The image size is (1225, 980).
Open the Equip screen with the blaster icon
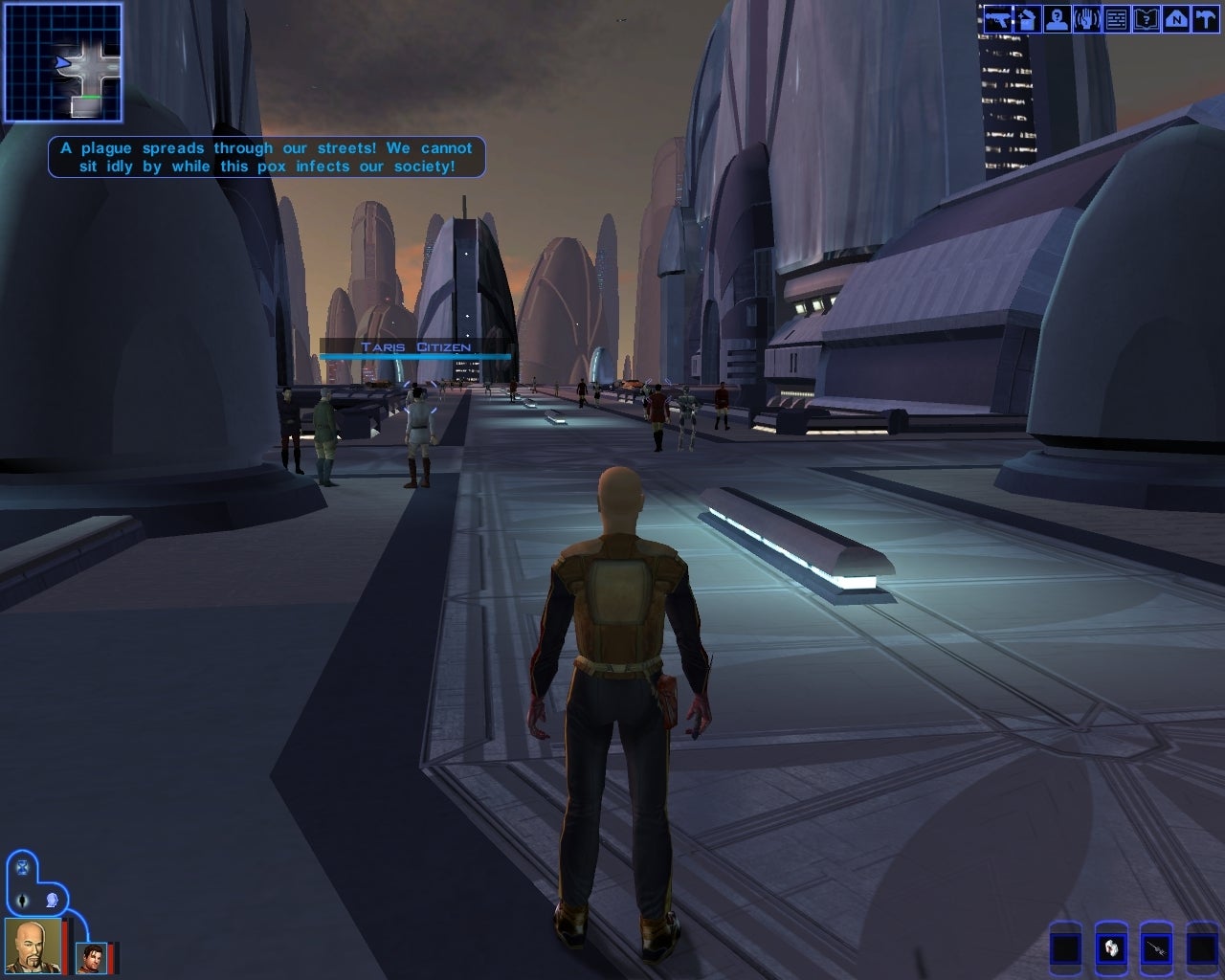(997, 19)
